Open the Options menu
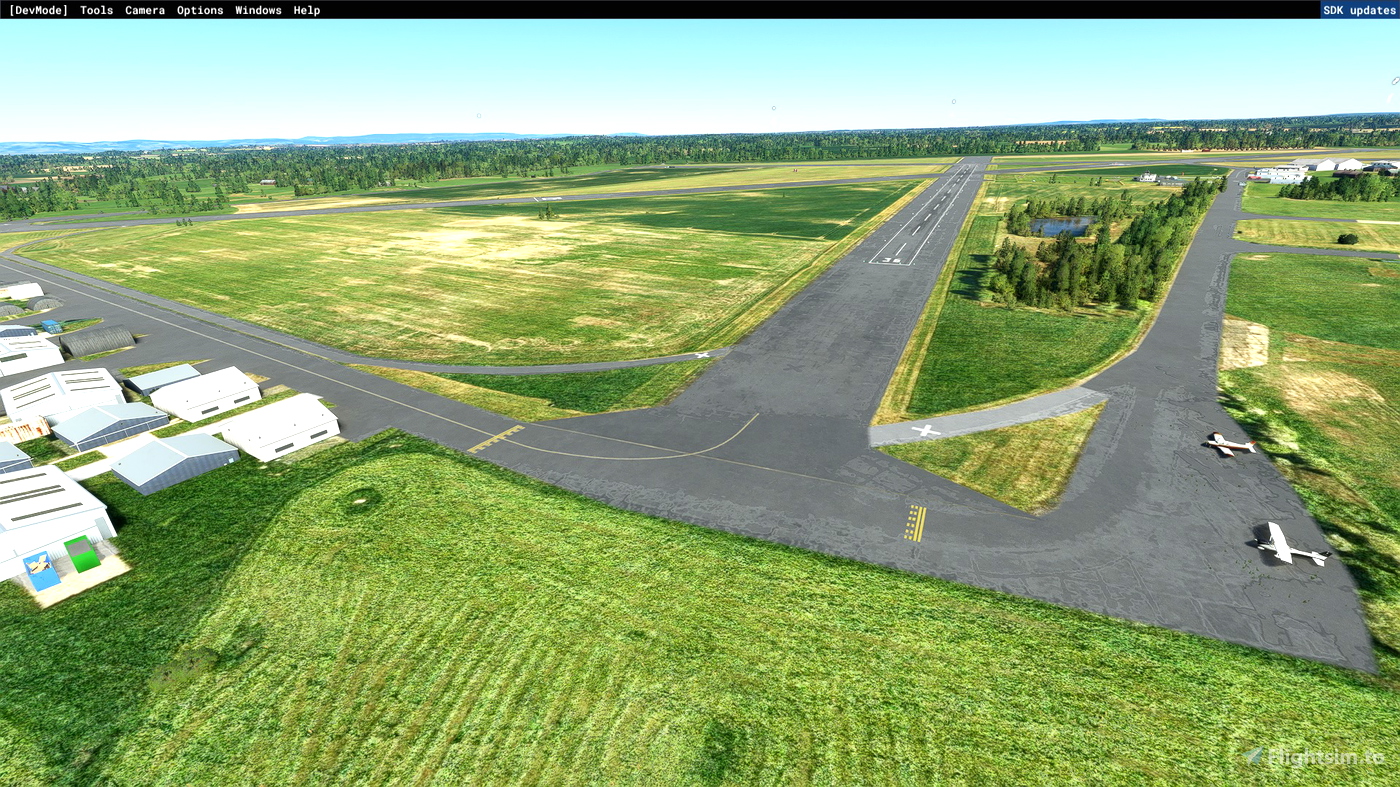The image size is (1400, 787). click(x=198, y=10)
